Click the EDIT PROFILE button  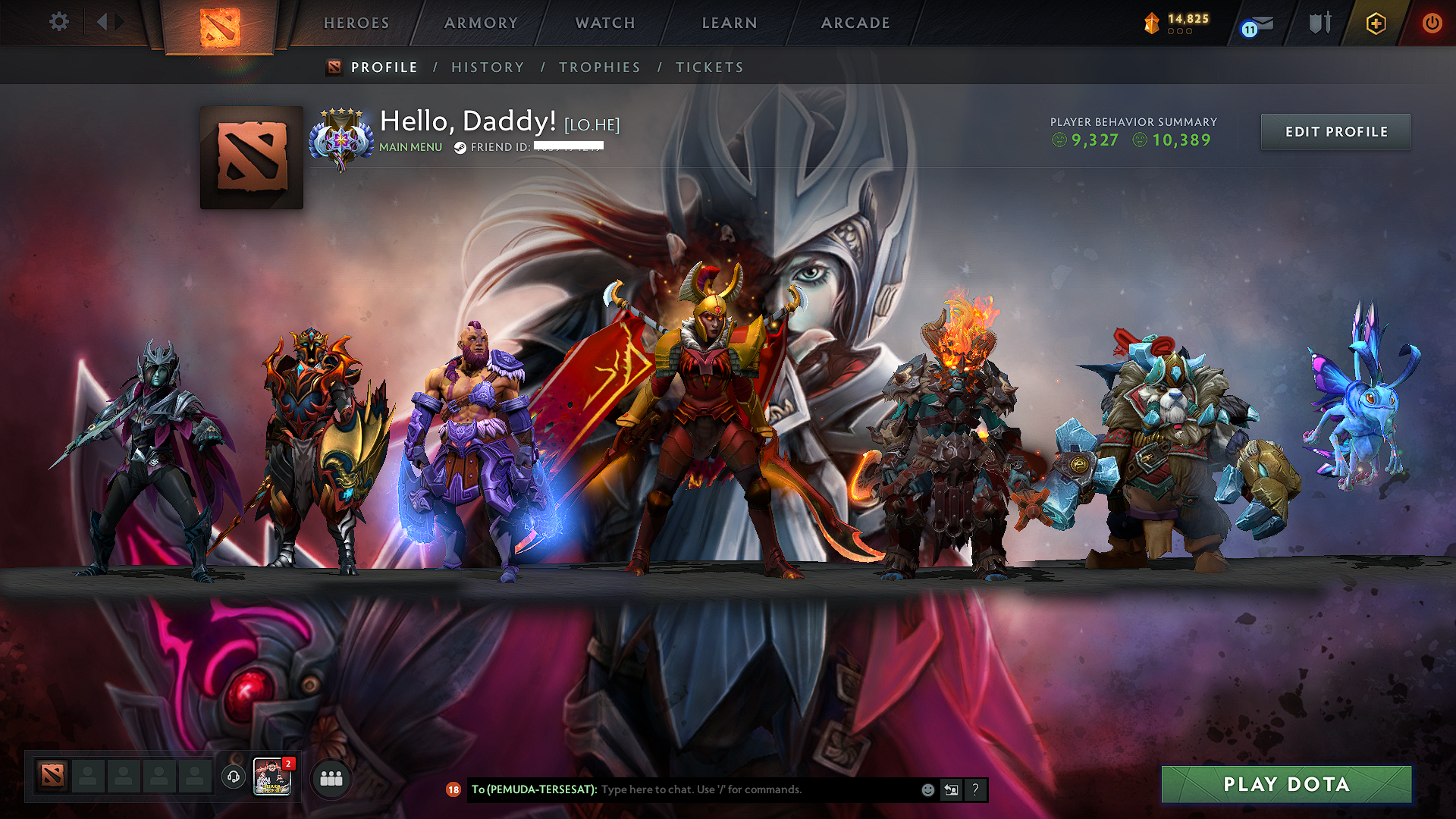pyautogui.click(x=1335, y=131)
